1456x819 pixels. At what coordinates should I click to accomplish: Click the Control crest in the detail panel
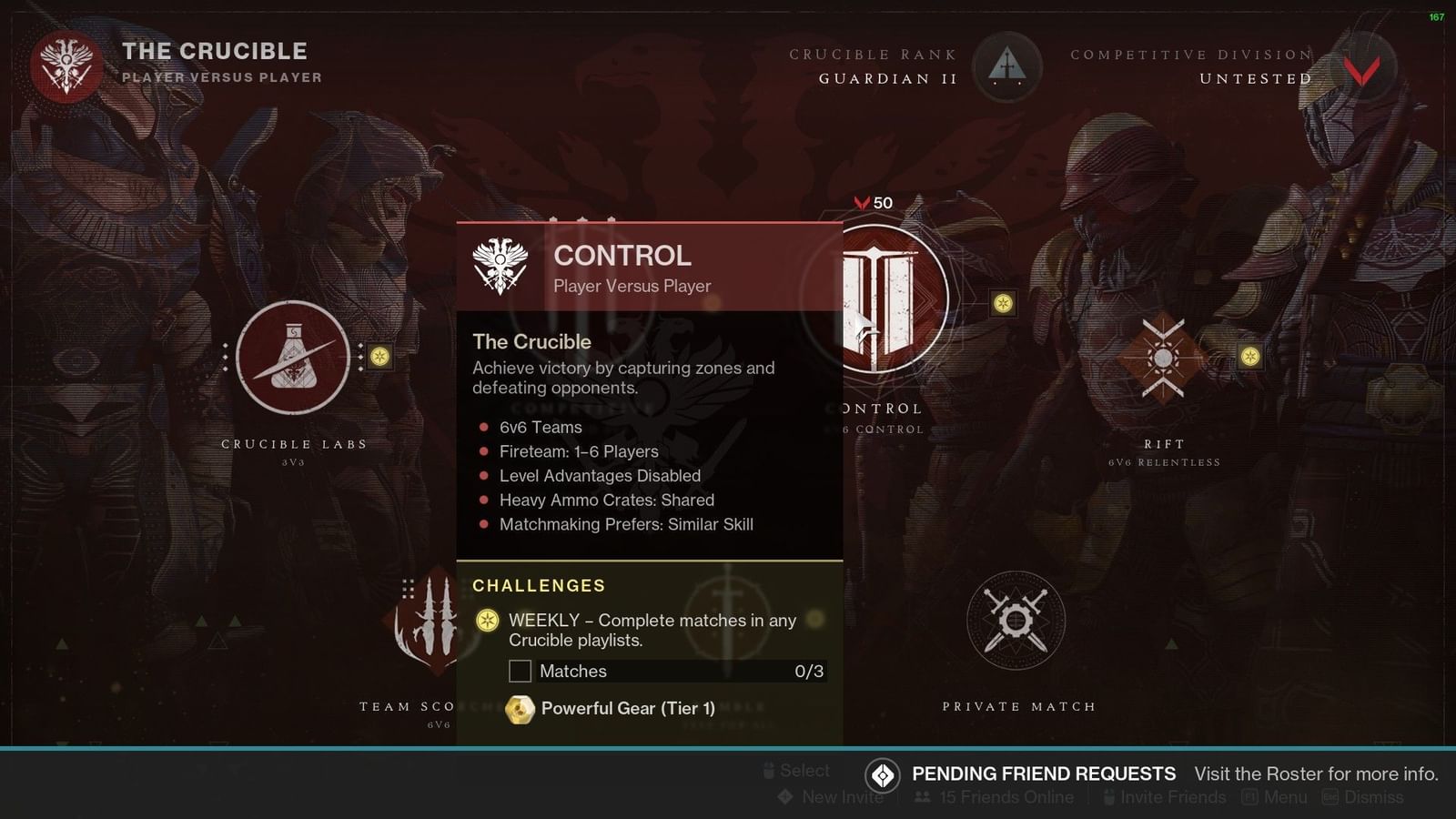tap(499, 264)
